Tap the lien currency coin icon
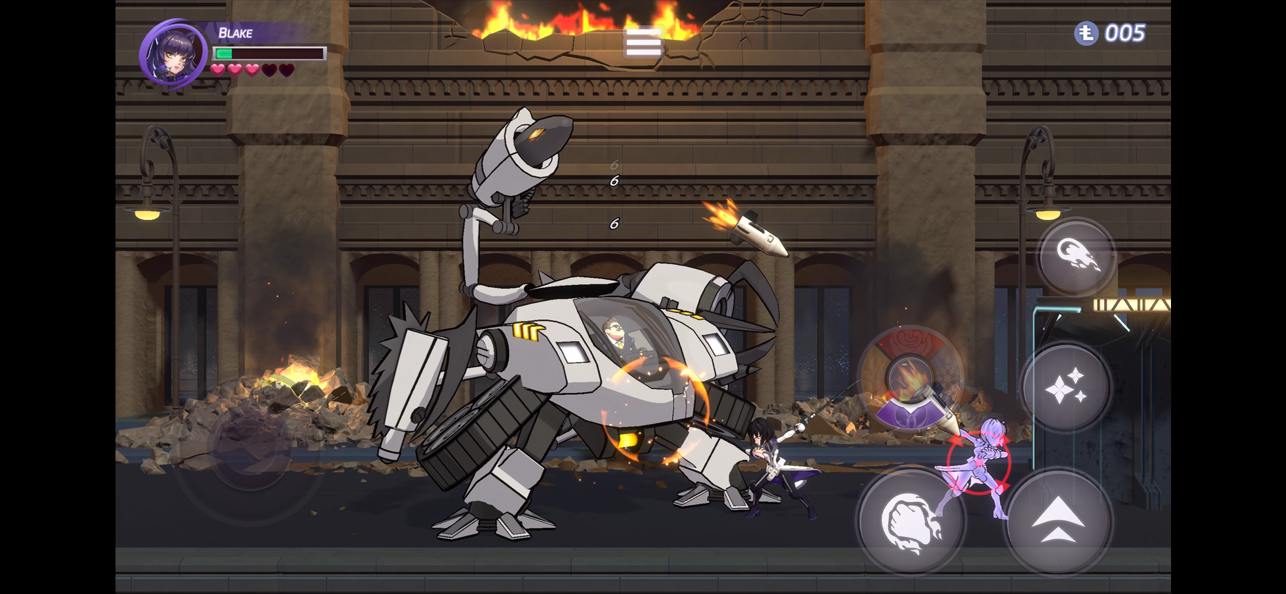 1086,34
